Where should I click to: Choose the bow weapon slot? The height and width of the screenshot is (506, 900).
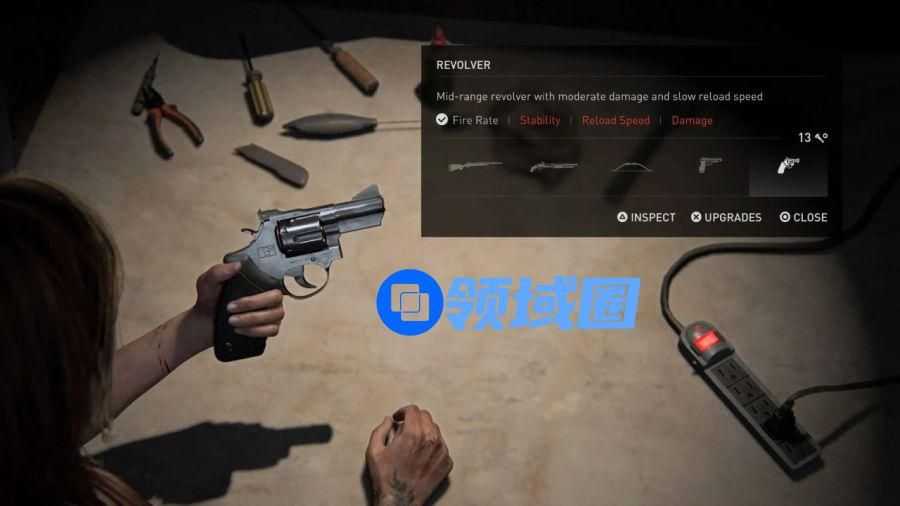point(632,166)
